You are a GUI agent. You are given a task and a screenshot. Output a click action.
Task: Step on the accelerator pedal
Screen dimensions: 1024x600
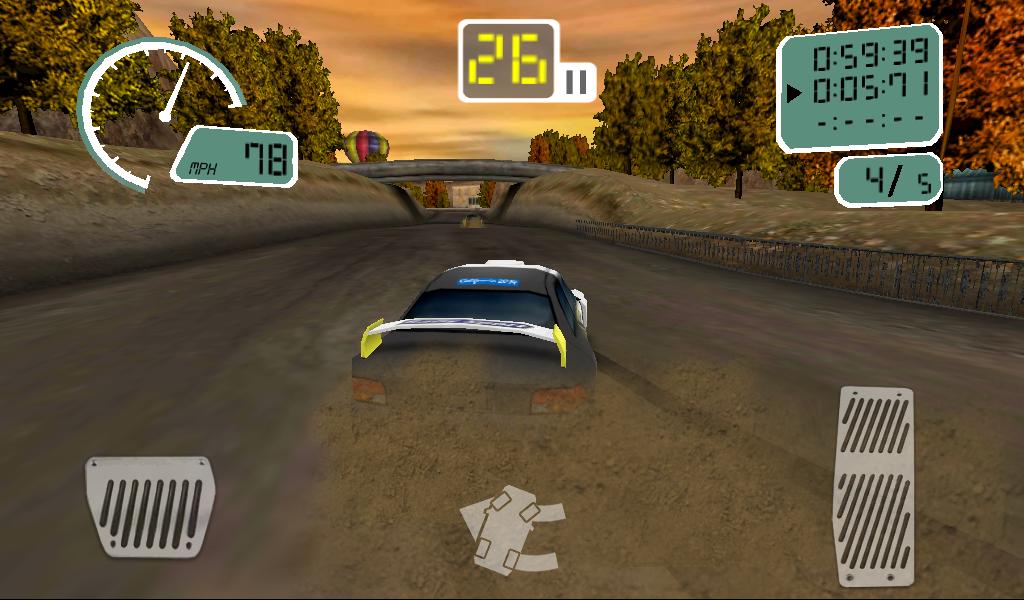coord(876,485)
